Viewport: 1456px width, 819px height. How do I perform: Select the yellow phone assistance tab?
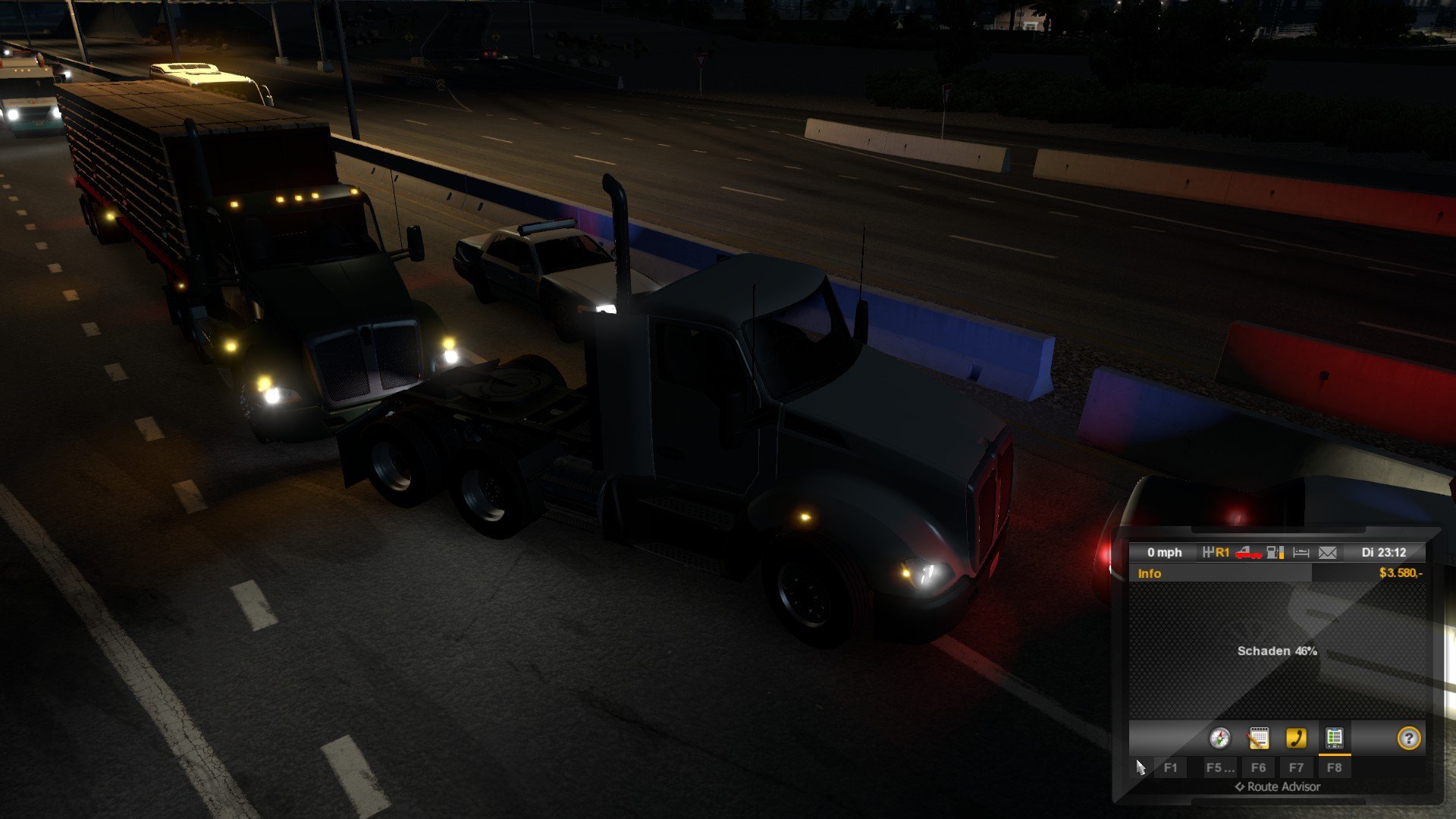[1296, 738]
